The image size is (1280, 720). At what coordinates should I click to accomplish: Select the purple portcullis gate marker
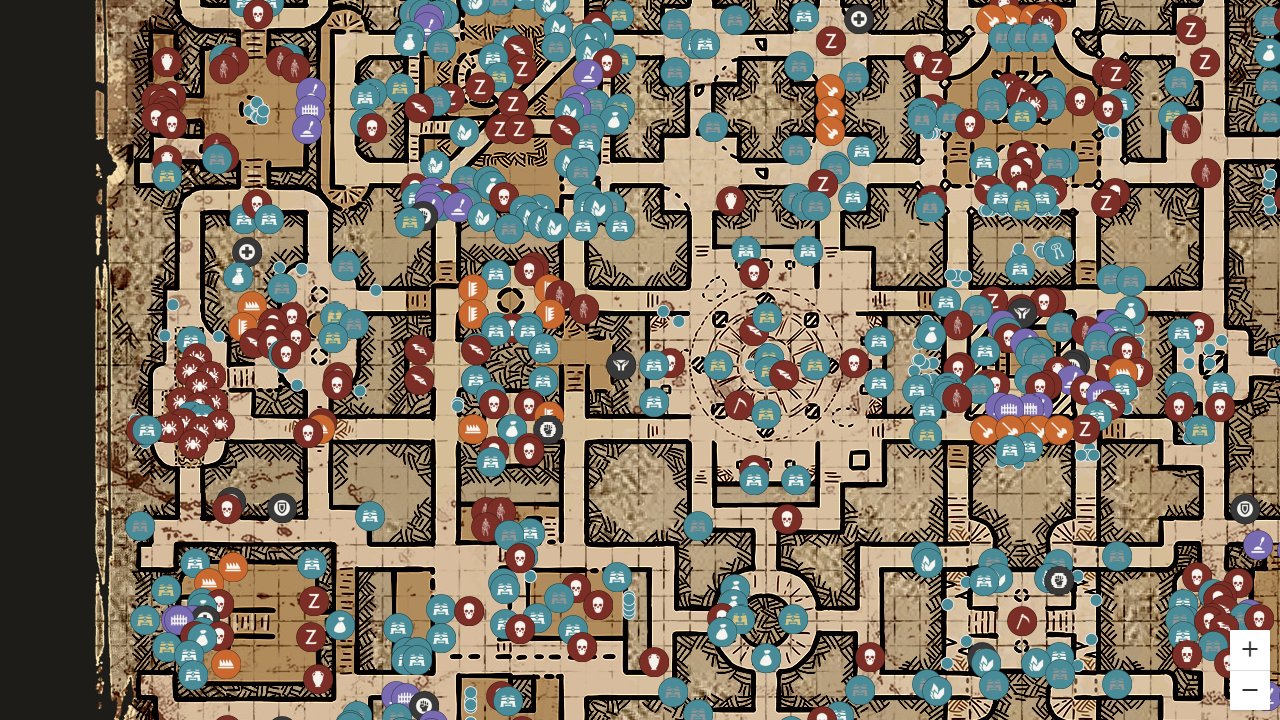point(1008,408)
